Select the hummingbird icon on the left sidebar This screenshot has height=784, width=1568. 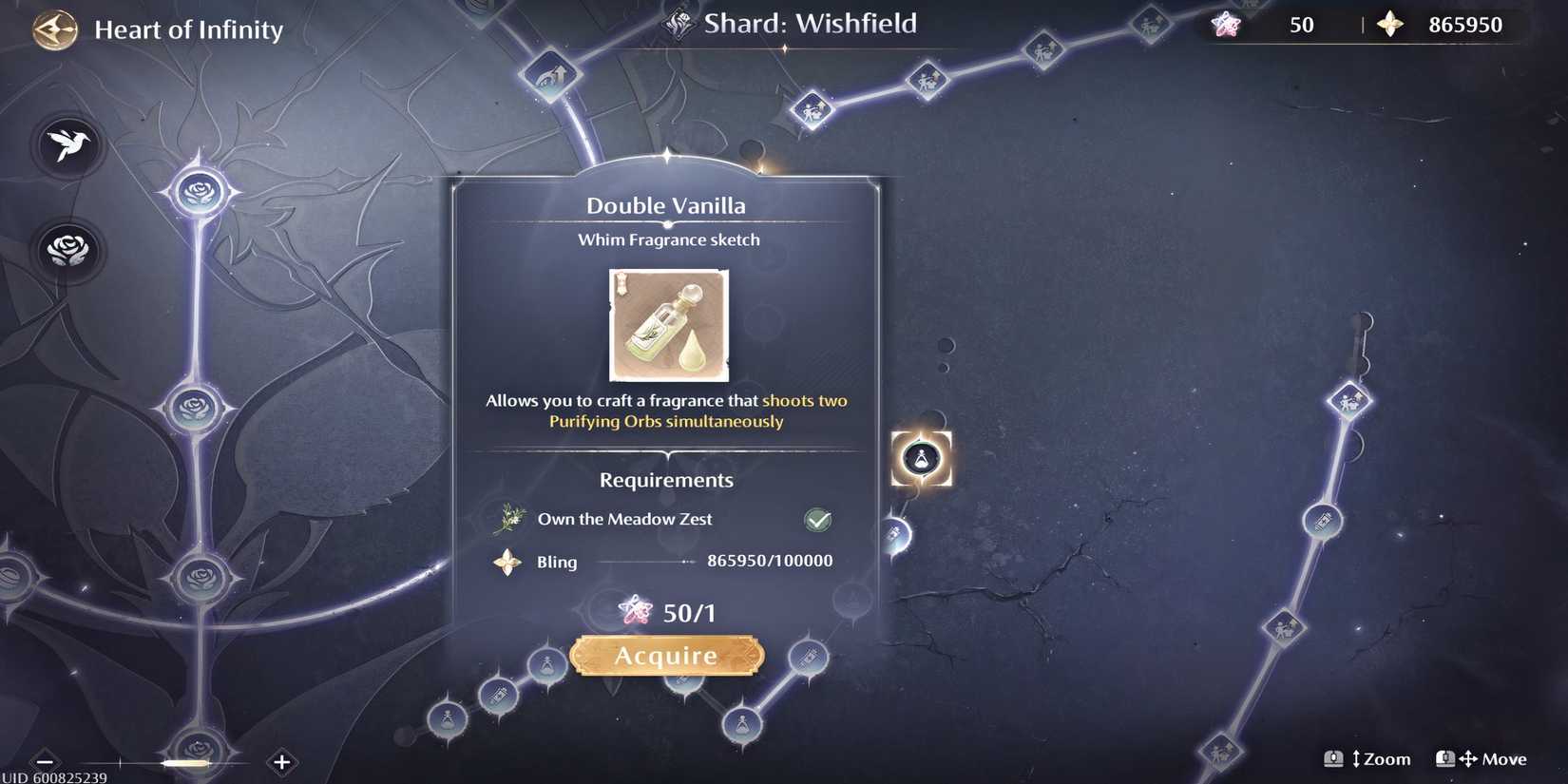click(67, 145)
